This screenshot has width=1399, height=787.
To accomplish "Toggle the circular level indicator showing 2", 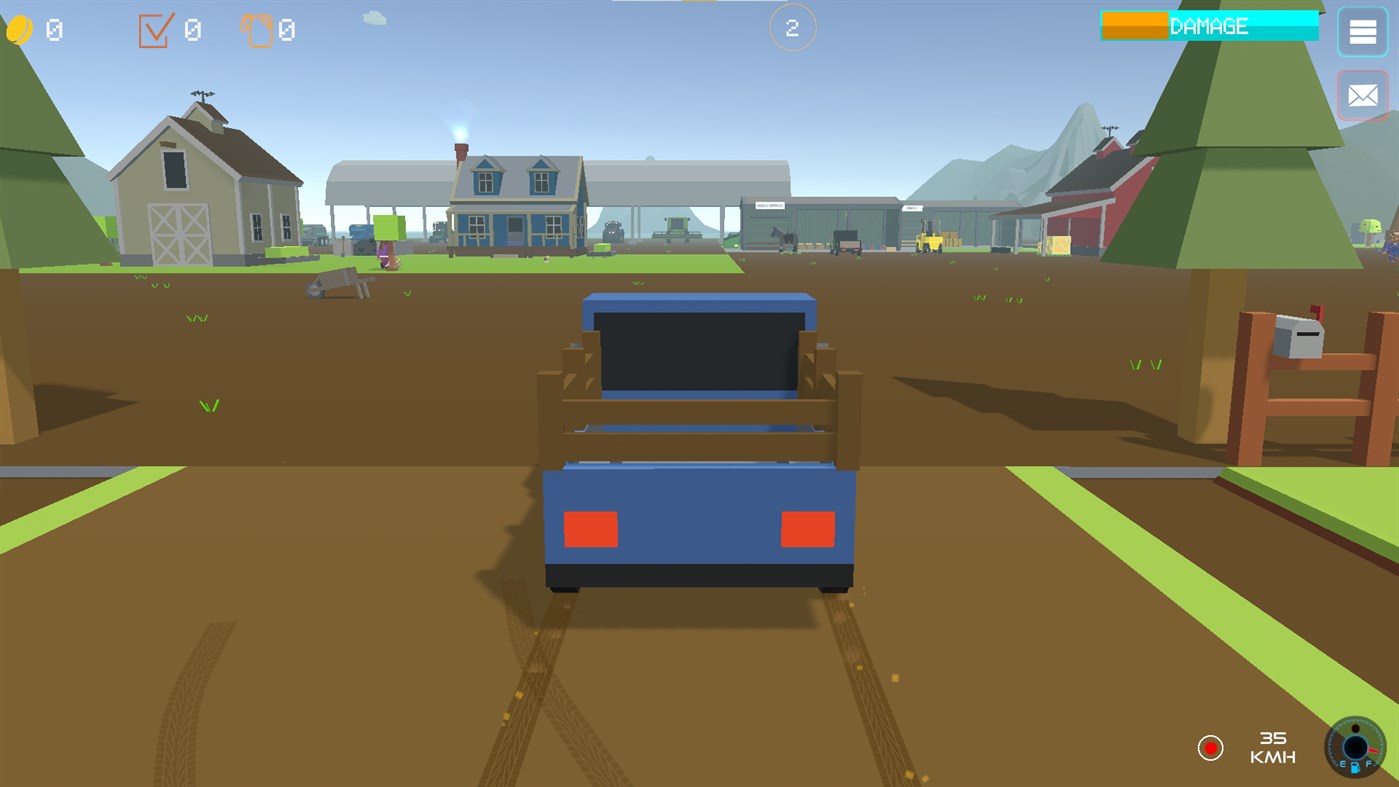I will click(792, 27).
